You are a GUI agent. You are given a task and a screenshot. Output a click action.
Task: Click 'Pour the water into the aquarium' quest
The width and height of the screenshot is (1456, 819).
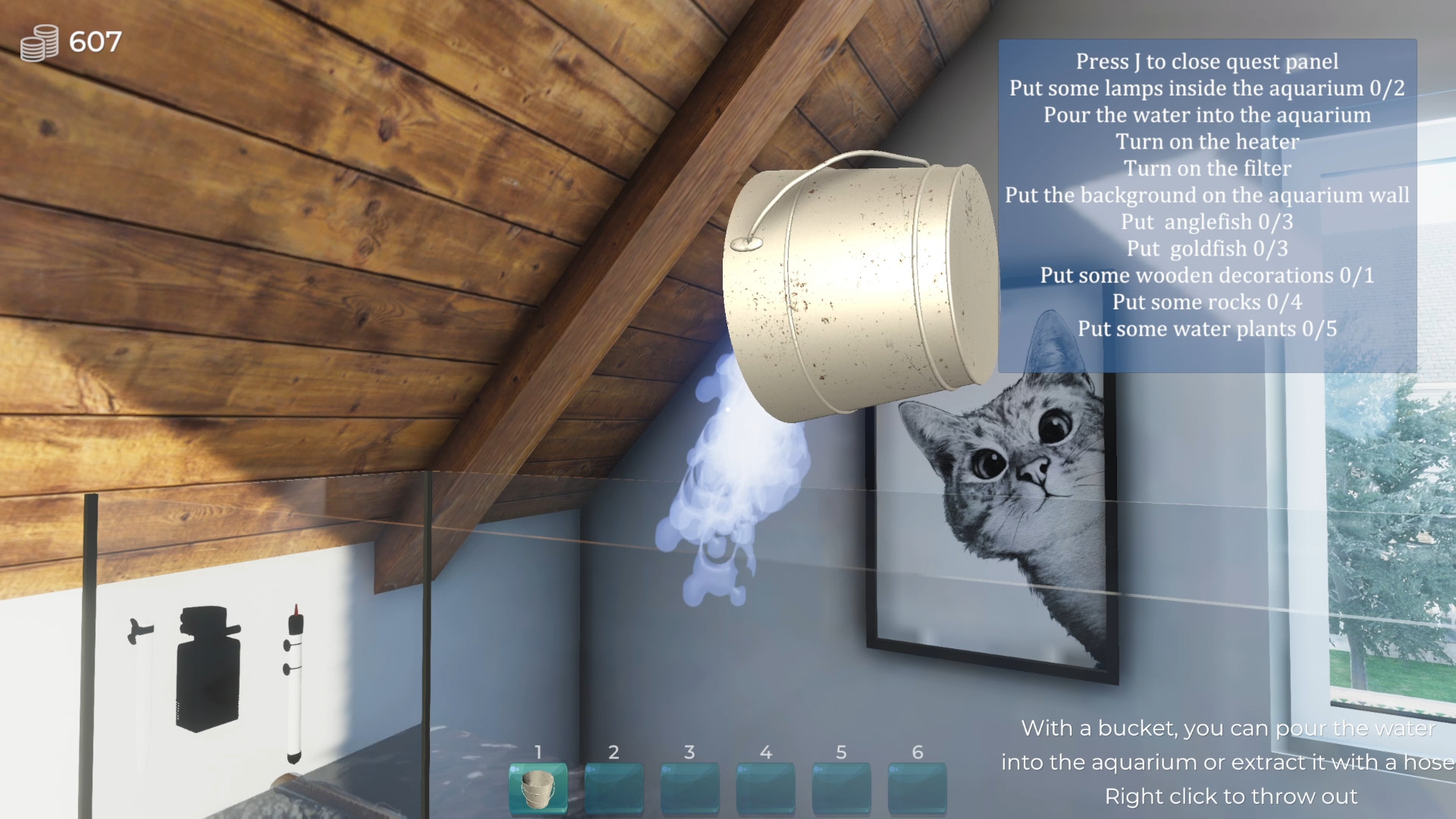1206,115
